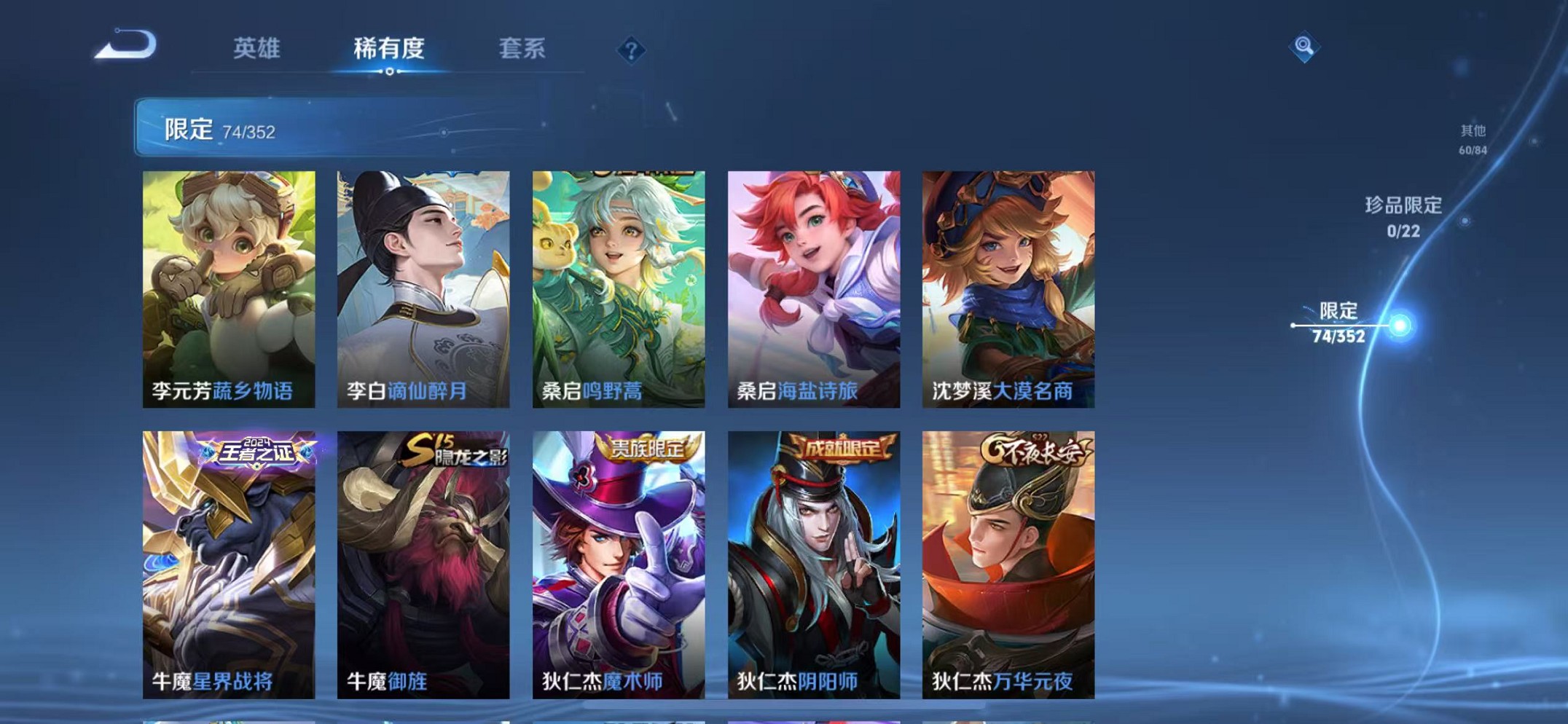1568x724 pixels.
Task: Switch to the 英雄 tab
Action: point(256,47)
